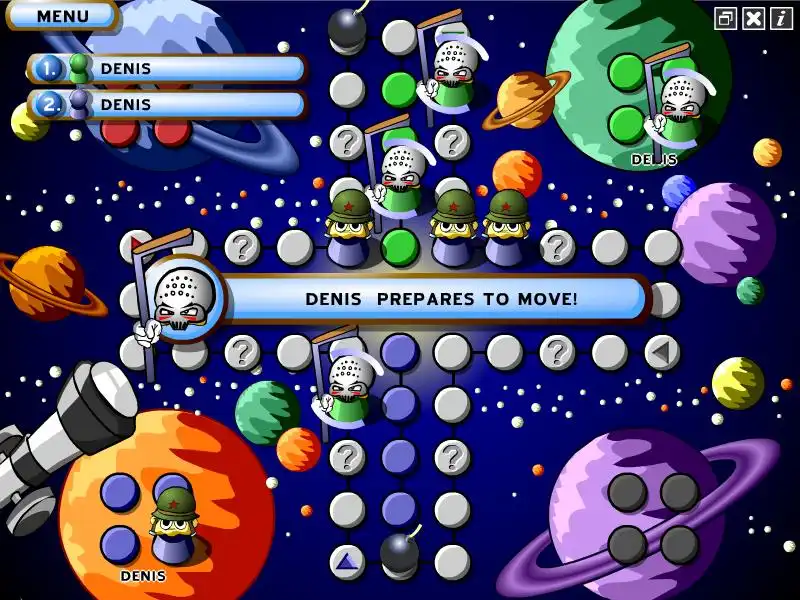Close the game with the X button
The width and height of the screenshot is (800, 600).
[x=754, y=18]
